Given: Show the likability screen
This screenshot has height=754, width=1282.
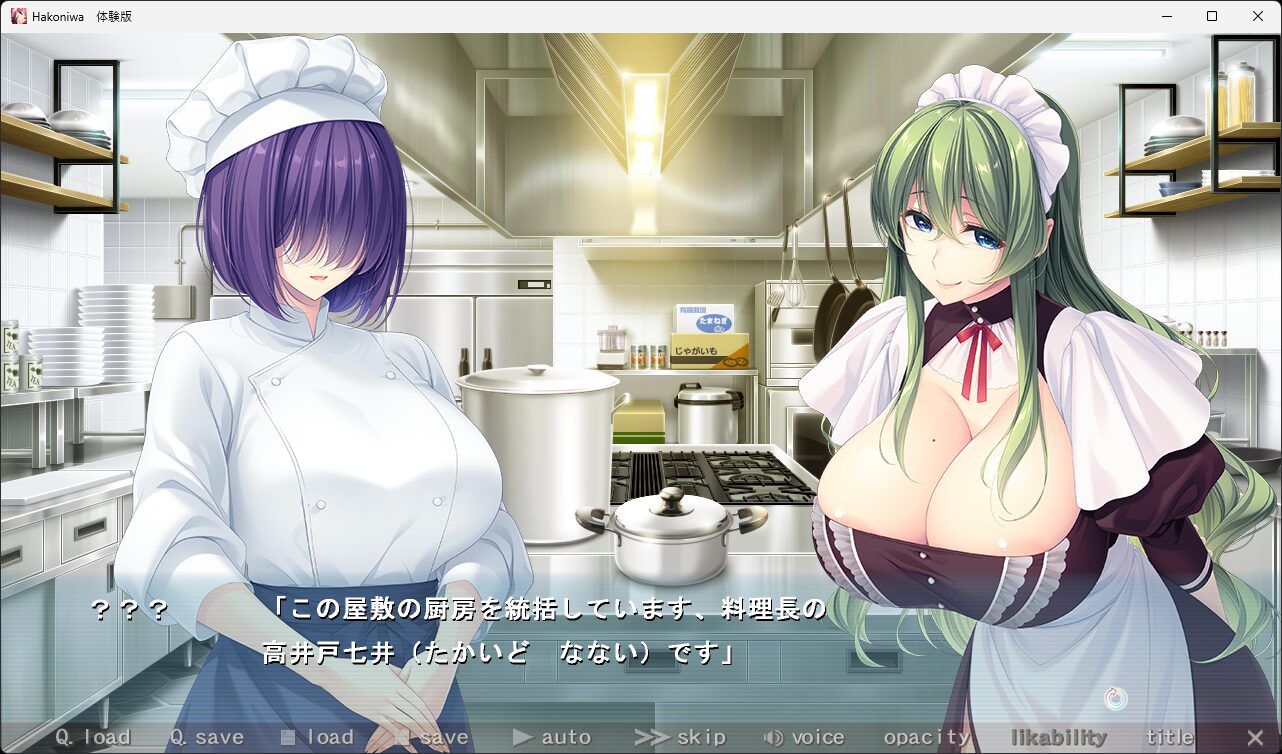Looking at the screenshot, I should pos(1059,738).
